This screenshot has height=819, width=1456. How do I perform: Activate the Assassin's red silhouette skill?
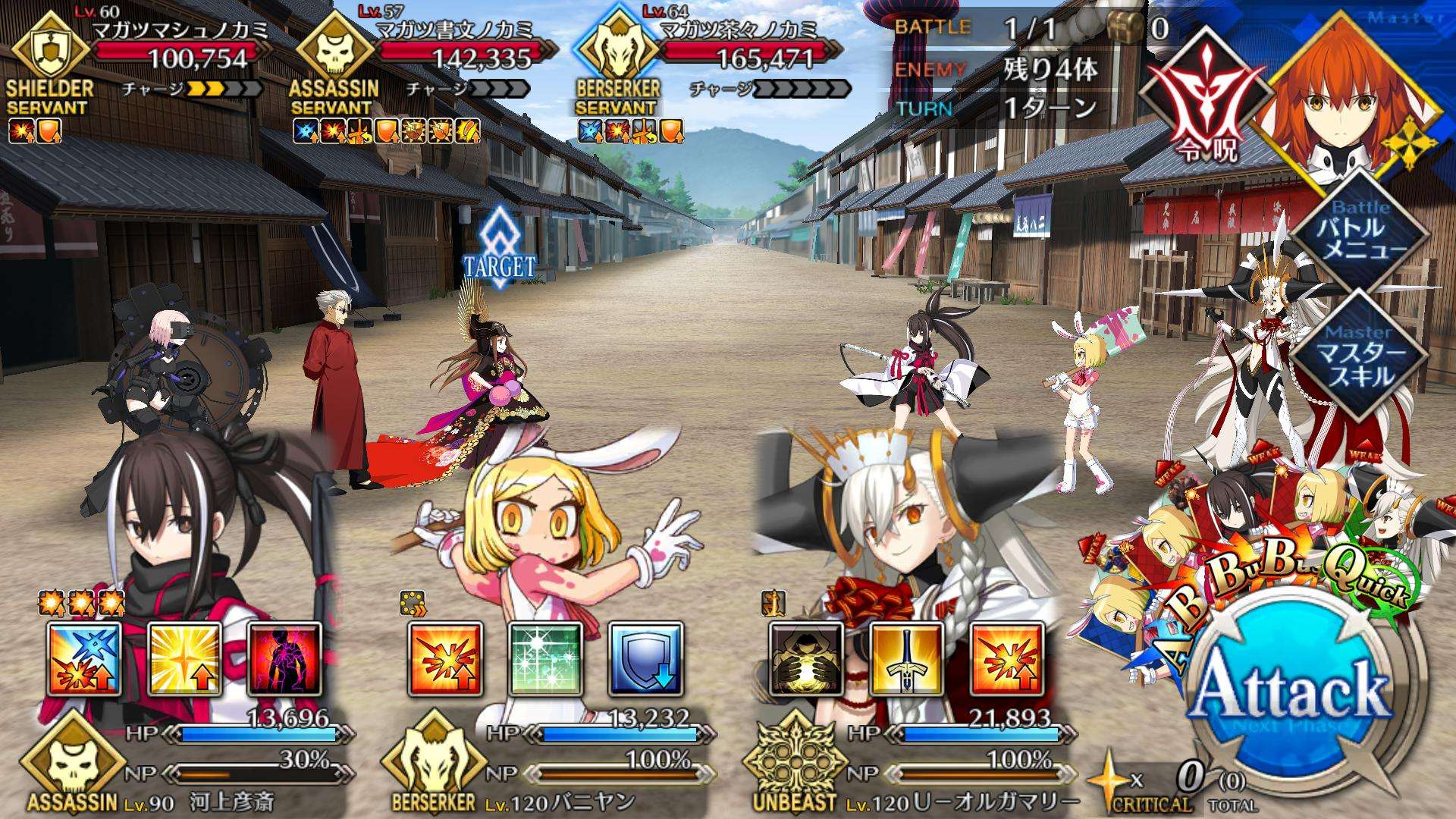[x=284, y=660]
